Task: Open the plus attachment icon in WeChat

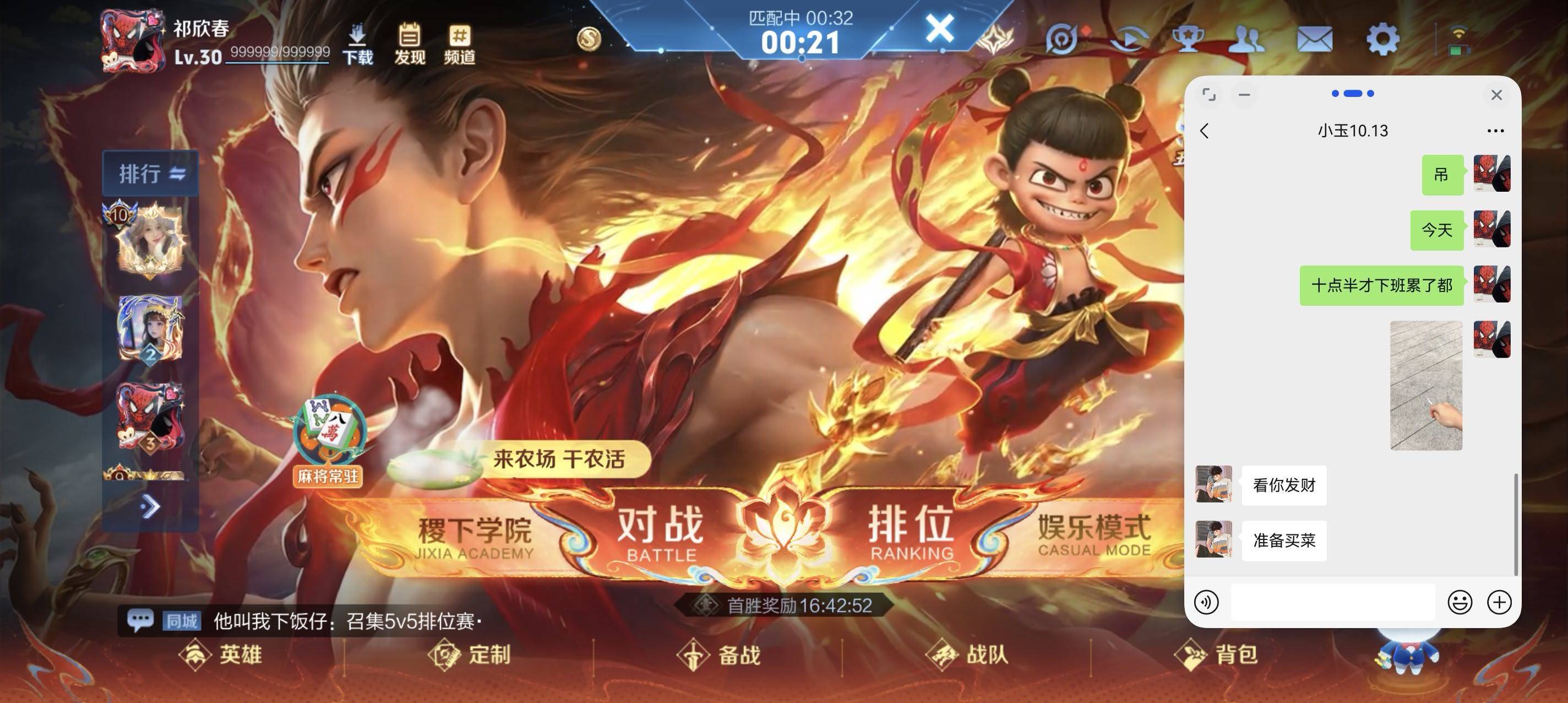Action: 1500,602
